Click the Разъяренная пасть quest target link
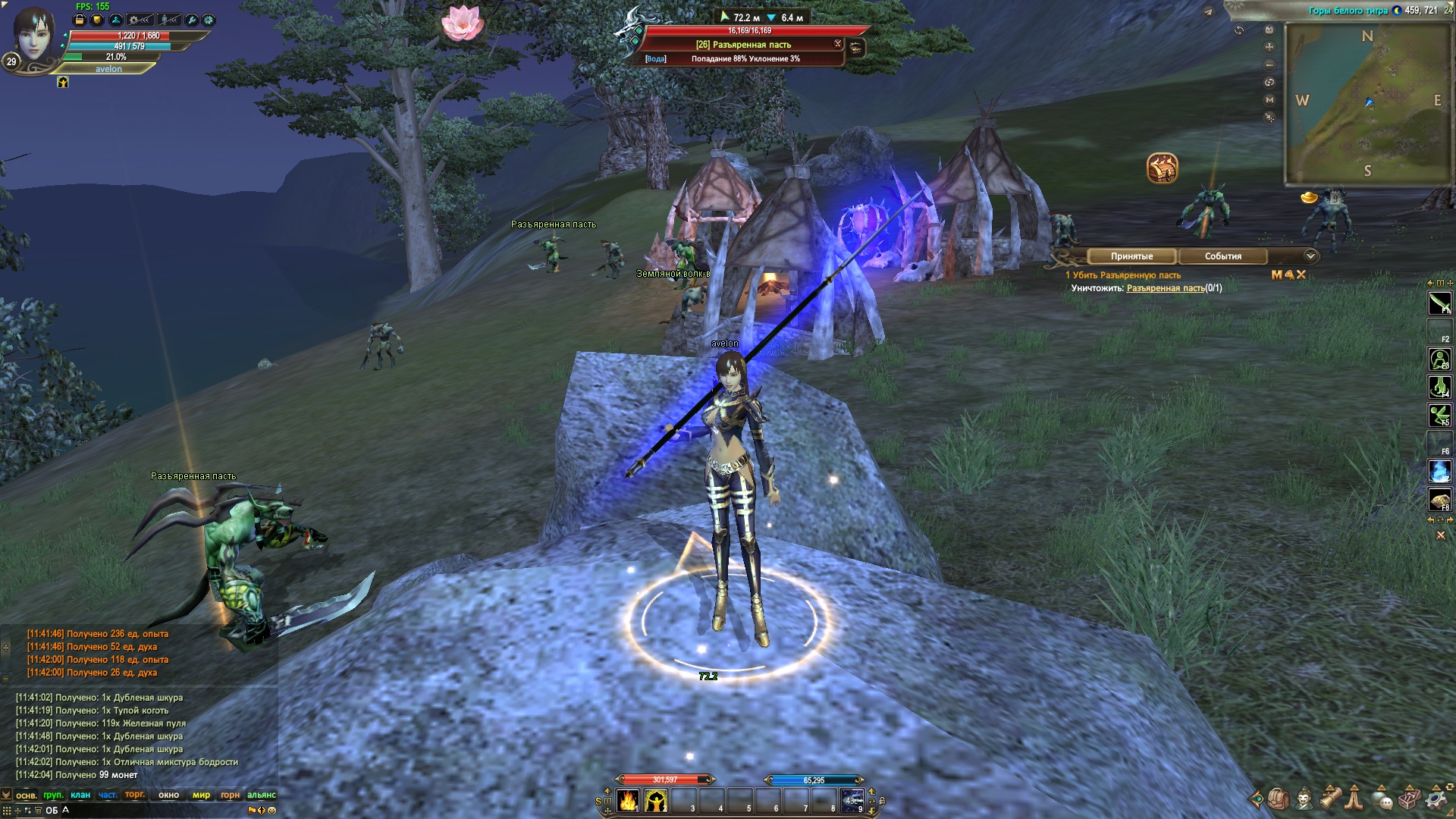The image size is (1456, 819). click(x=1165, y=288)
